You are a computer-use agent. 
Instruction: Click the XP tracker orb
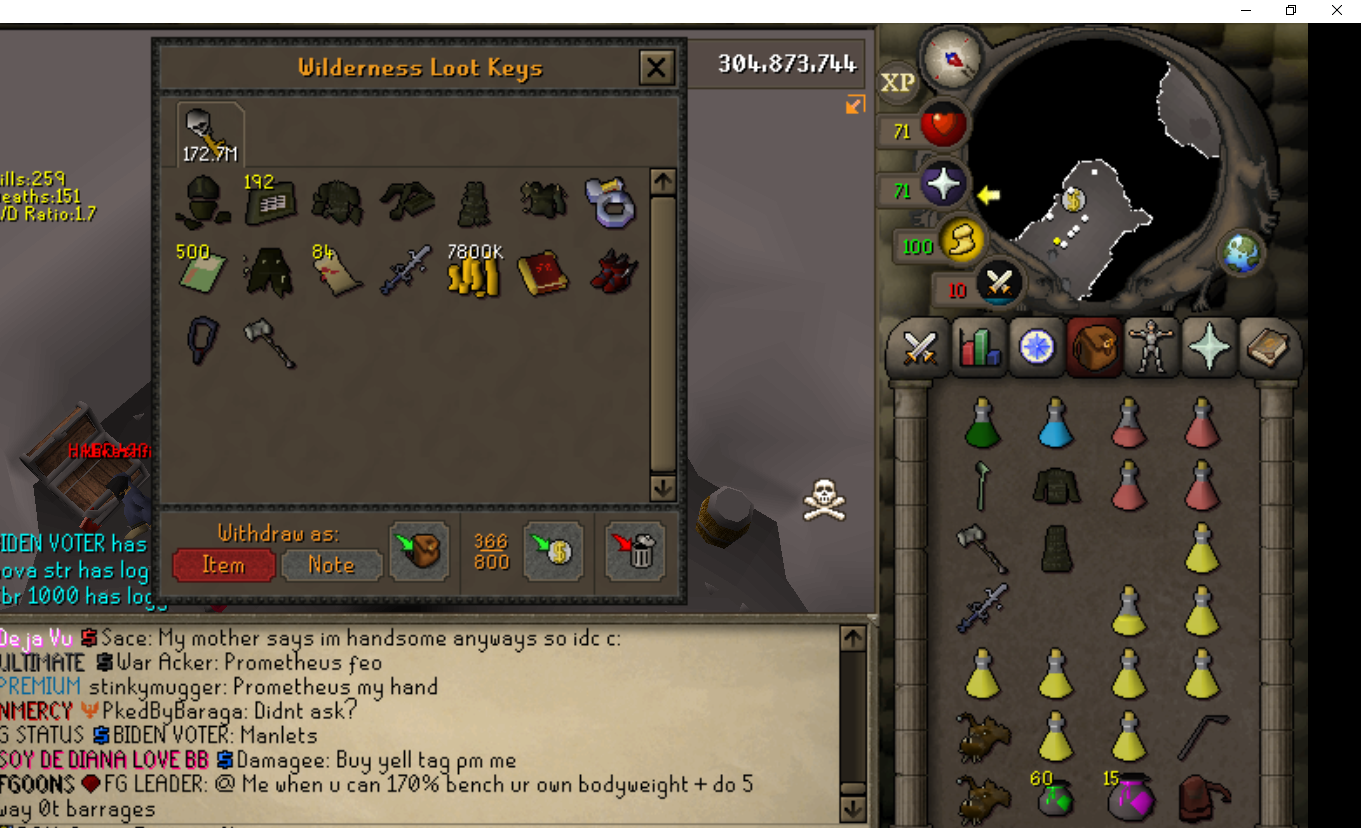[x=897, y=84]
